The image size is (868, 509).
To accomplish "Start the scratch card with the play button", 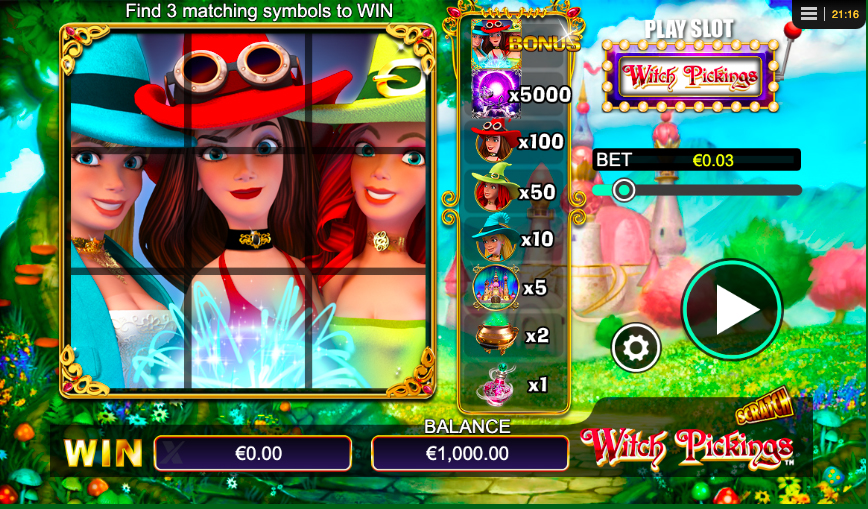I will coord(732,310).
